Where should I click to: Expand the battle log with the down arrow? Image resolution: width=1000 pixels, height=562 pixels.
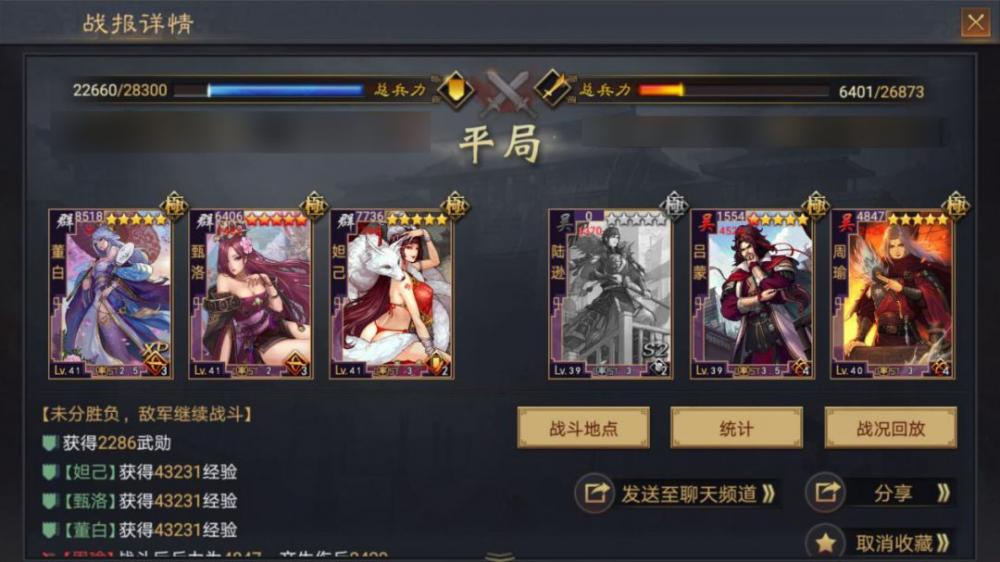click(x=500, y=556)
